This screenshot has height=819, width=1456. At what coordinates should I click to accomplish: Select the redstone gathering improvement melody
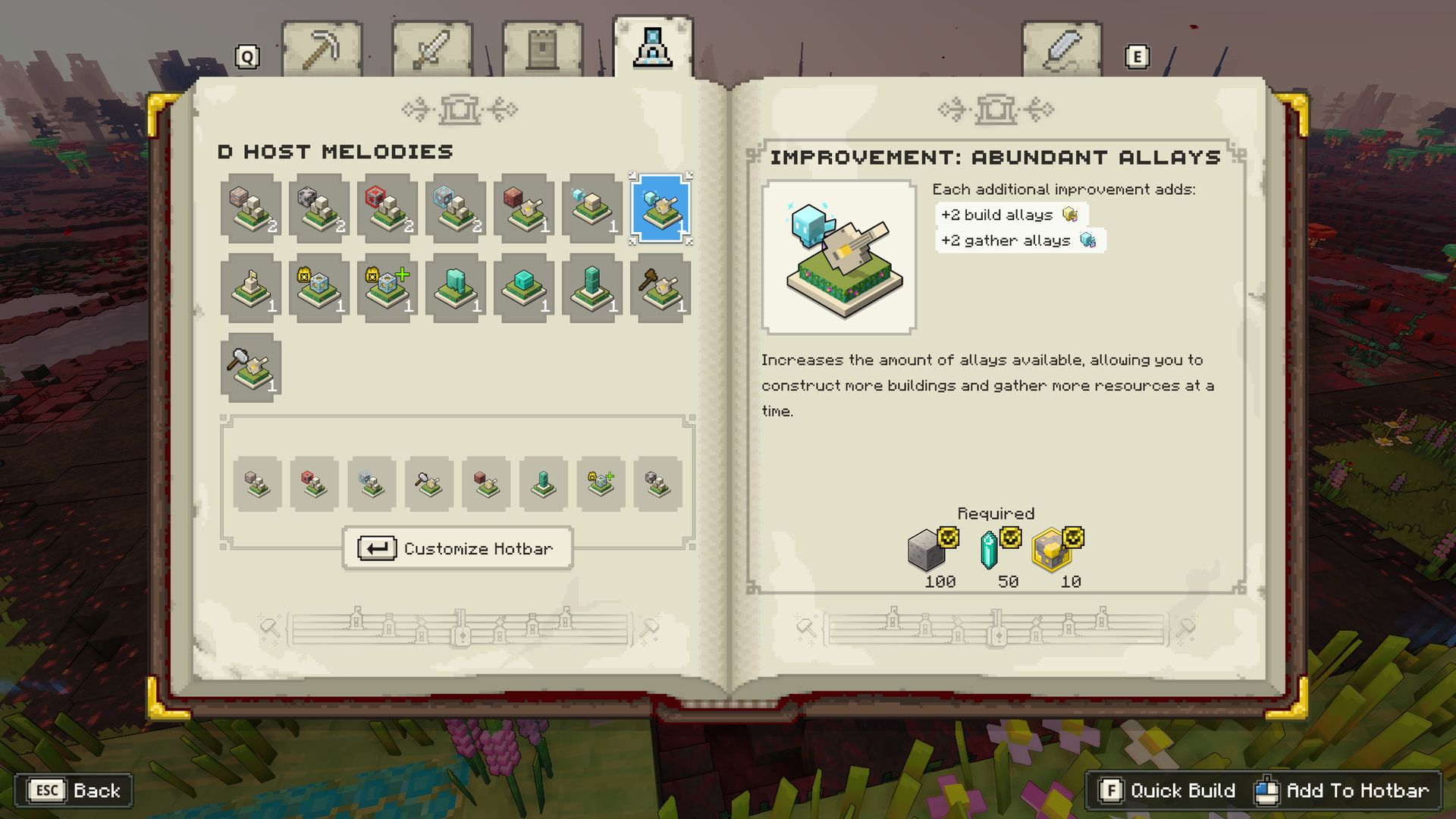point(387,209)
